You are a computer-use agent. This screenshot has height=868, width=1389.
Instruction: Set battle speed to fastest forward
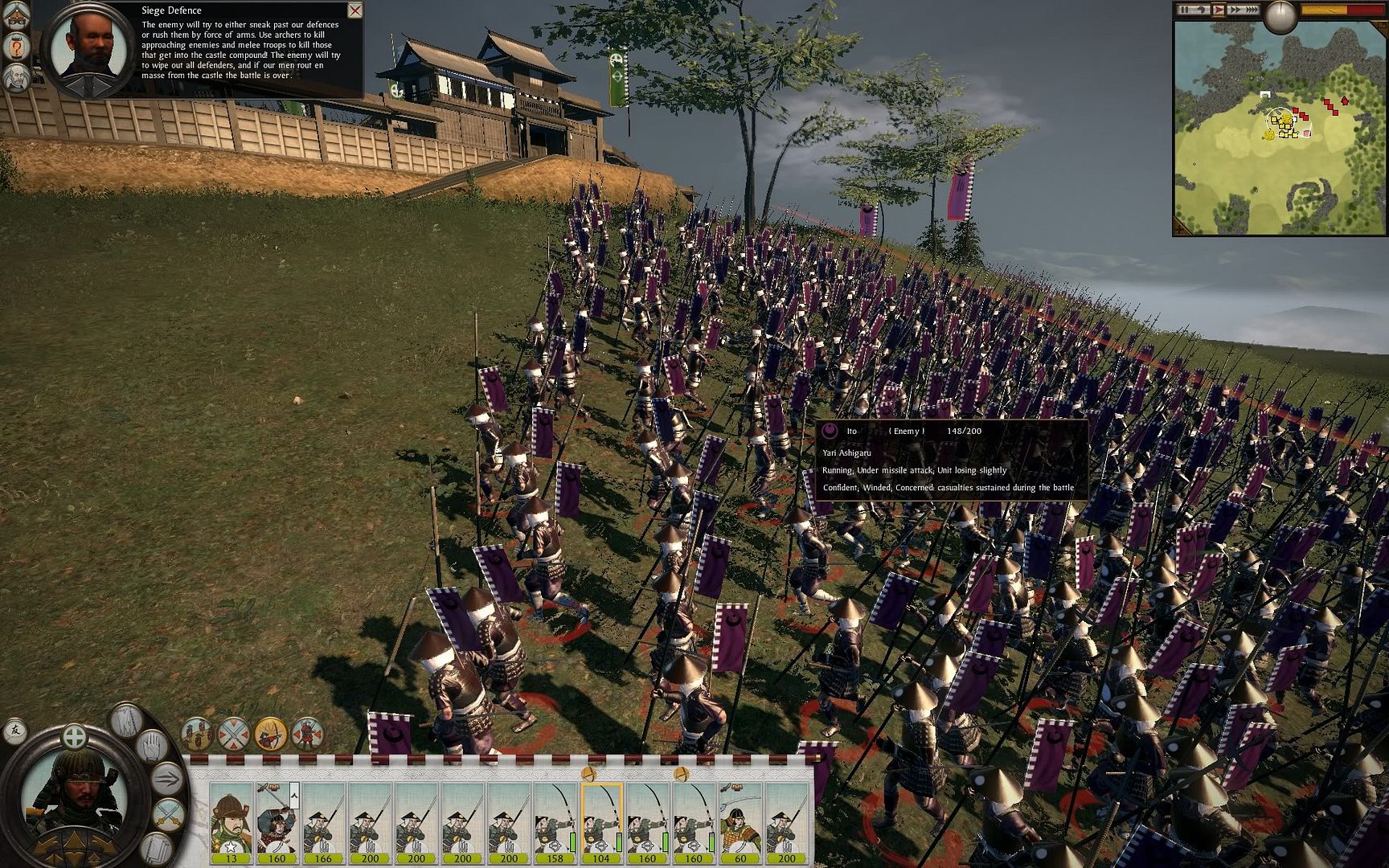click(1252, 10)
